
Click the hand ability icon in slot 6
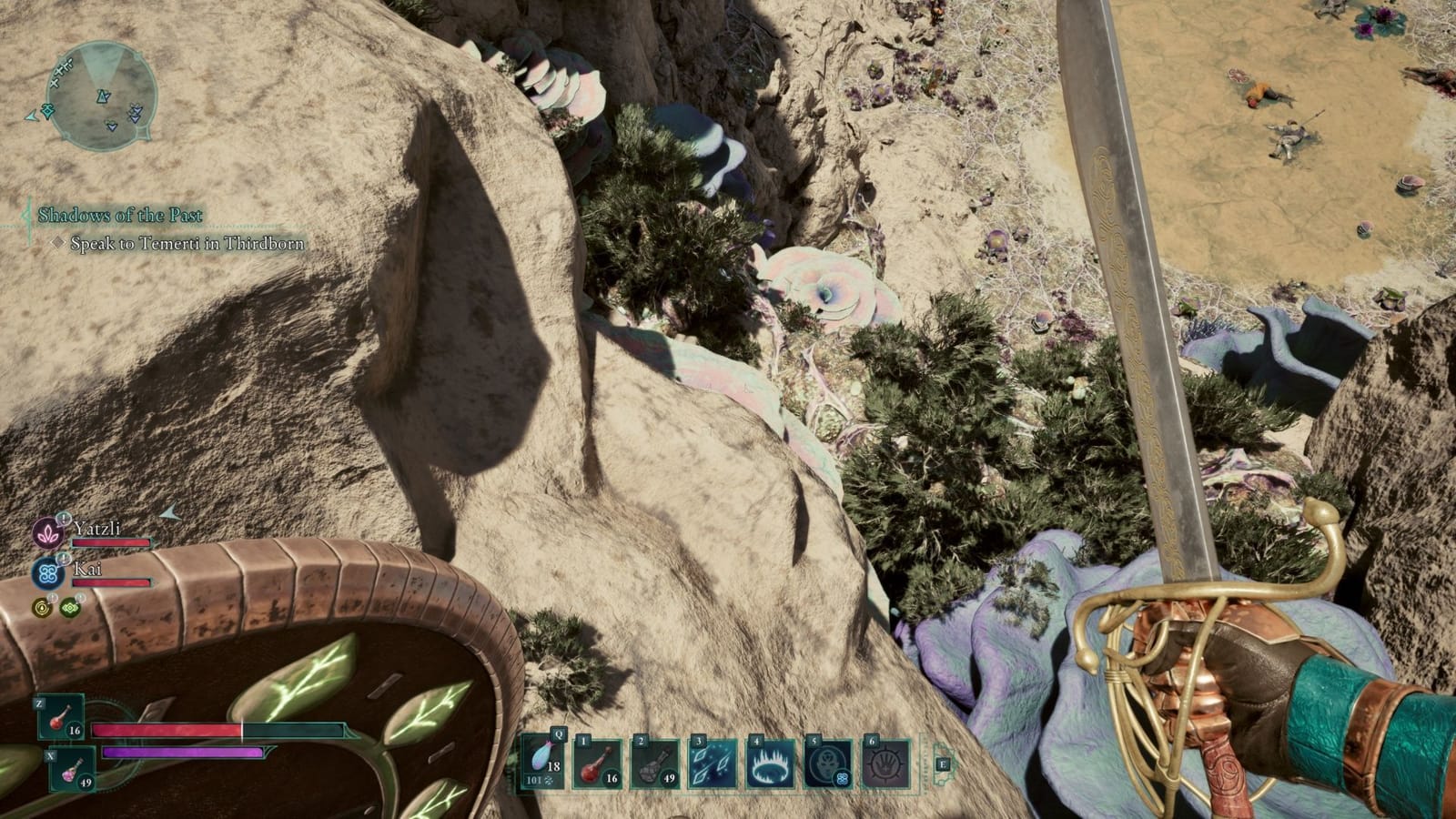point(885,763)
